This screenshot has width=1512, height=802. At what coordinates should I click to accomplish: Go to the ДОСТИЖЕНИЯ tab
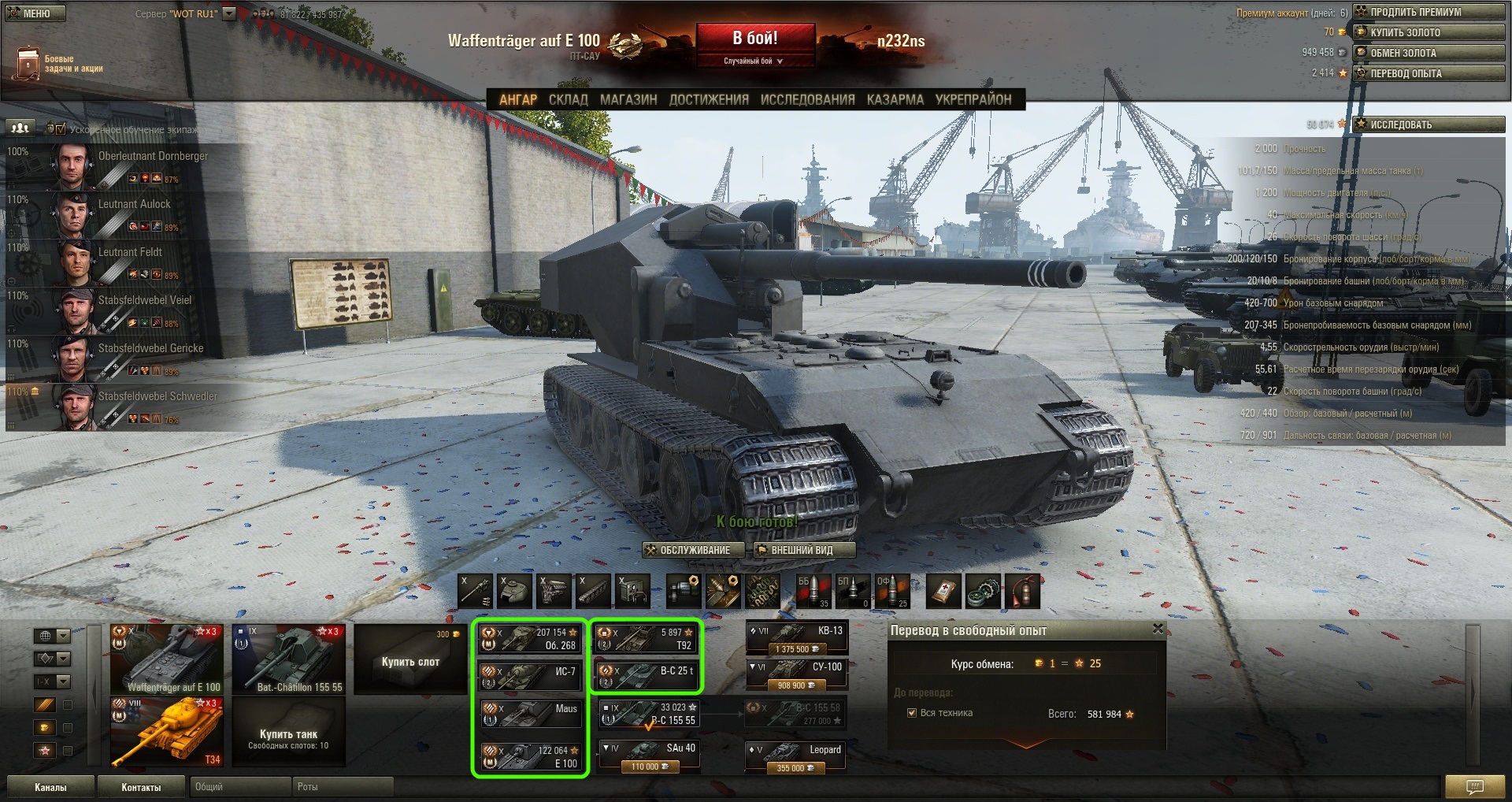point(709,99)
